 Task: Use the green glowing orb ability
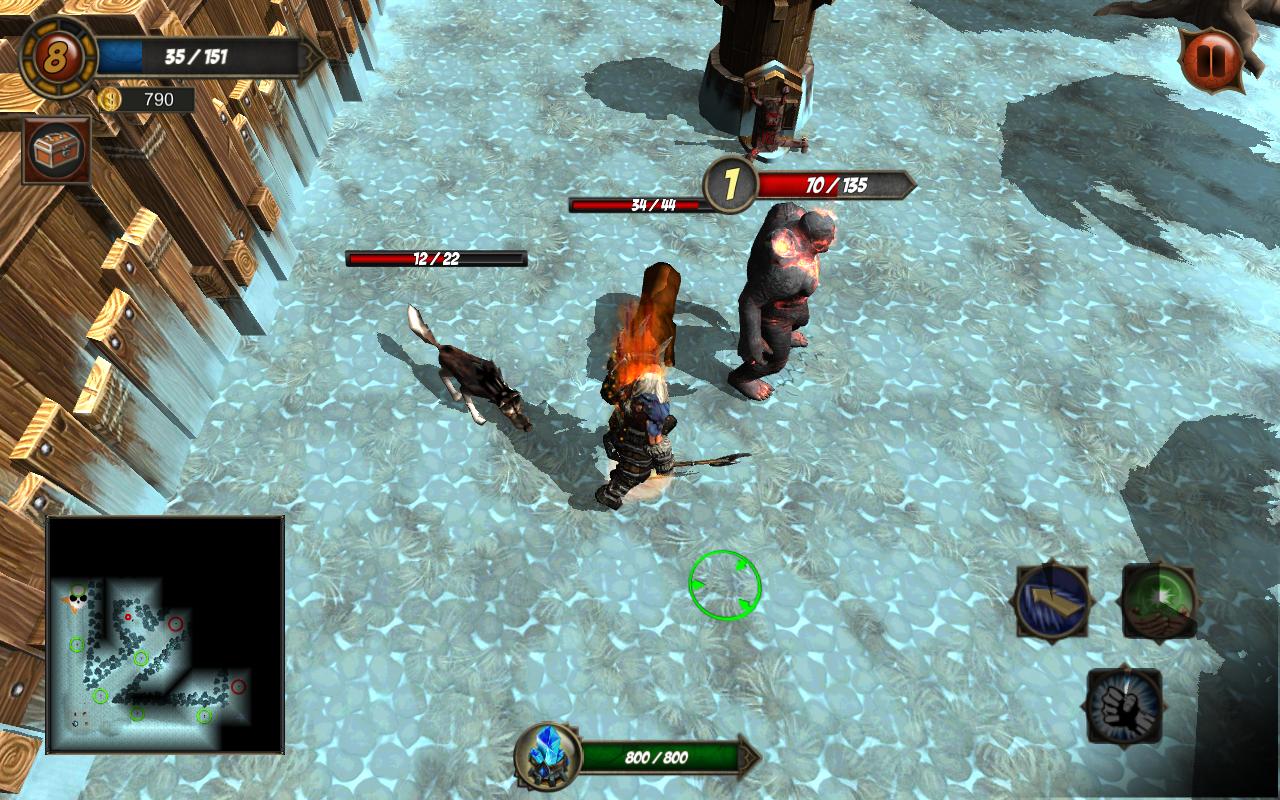[1159, 601]
